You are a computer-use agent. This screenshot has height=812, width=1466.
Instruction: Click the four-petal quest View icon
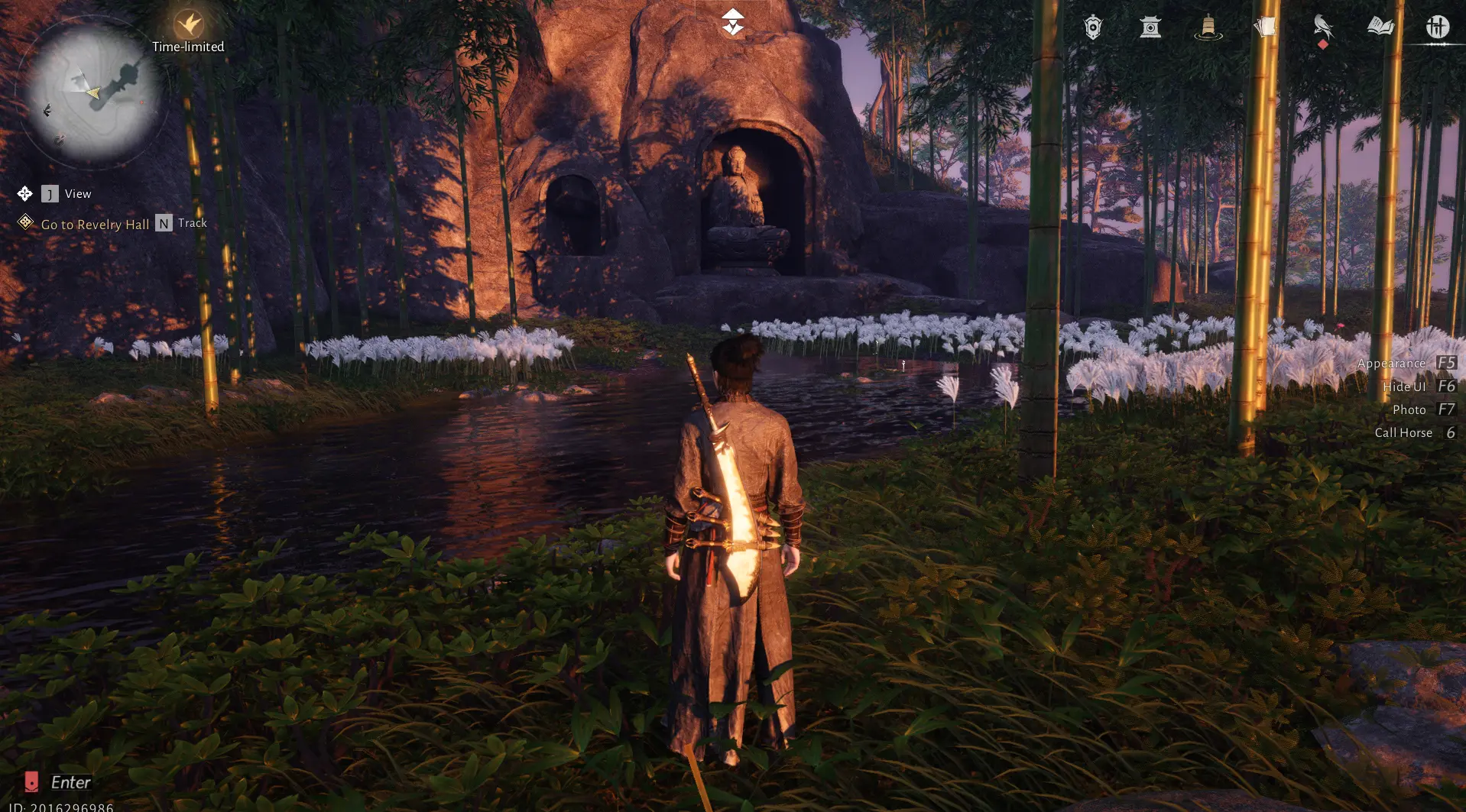click(24, 193)
